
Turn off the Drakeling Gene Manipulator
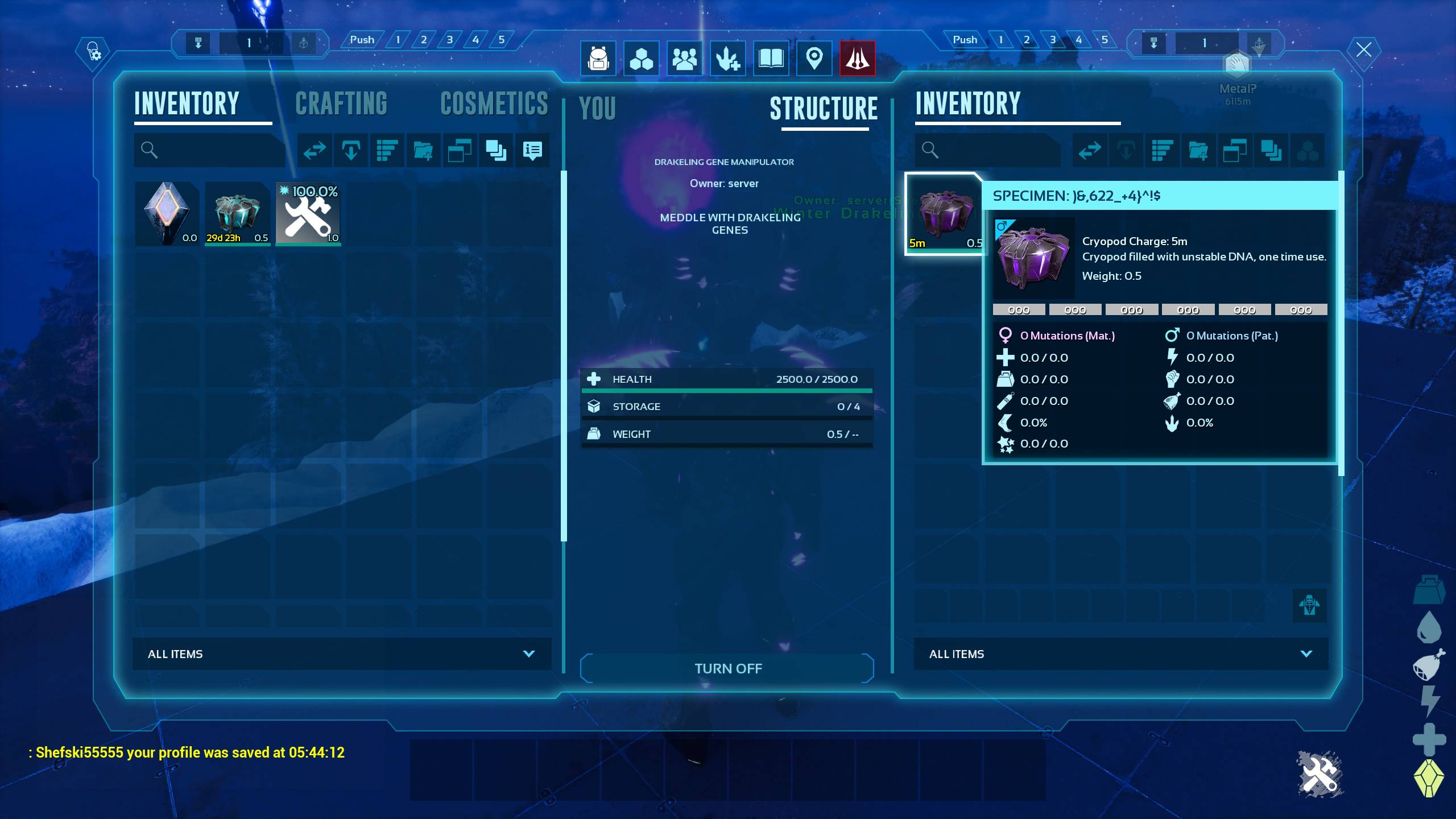[x=727, y=668]
